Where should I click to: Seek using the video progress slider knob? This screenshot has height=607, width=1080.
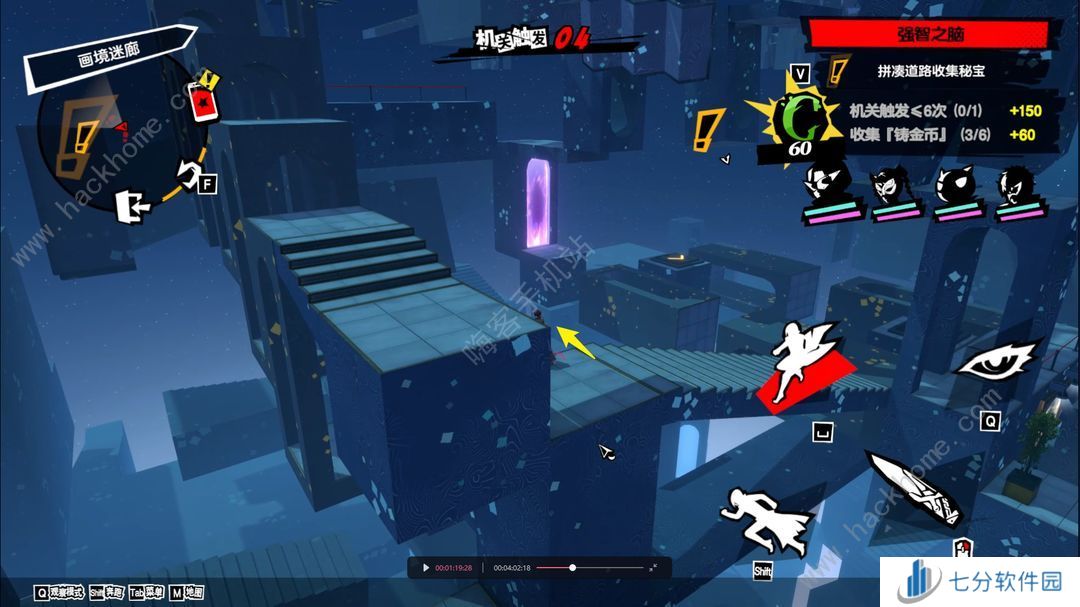572,568
